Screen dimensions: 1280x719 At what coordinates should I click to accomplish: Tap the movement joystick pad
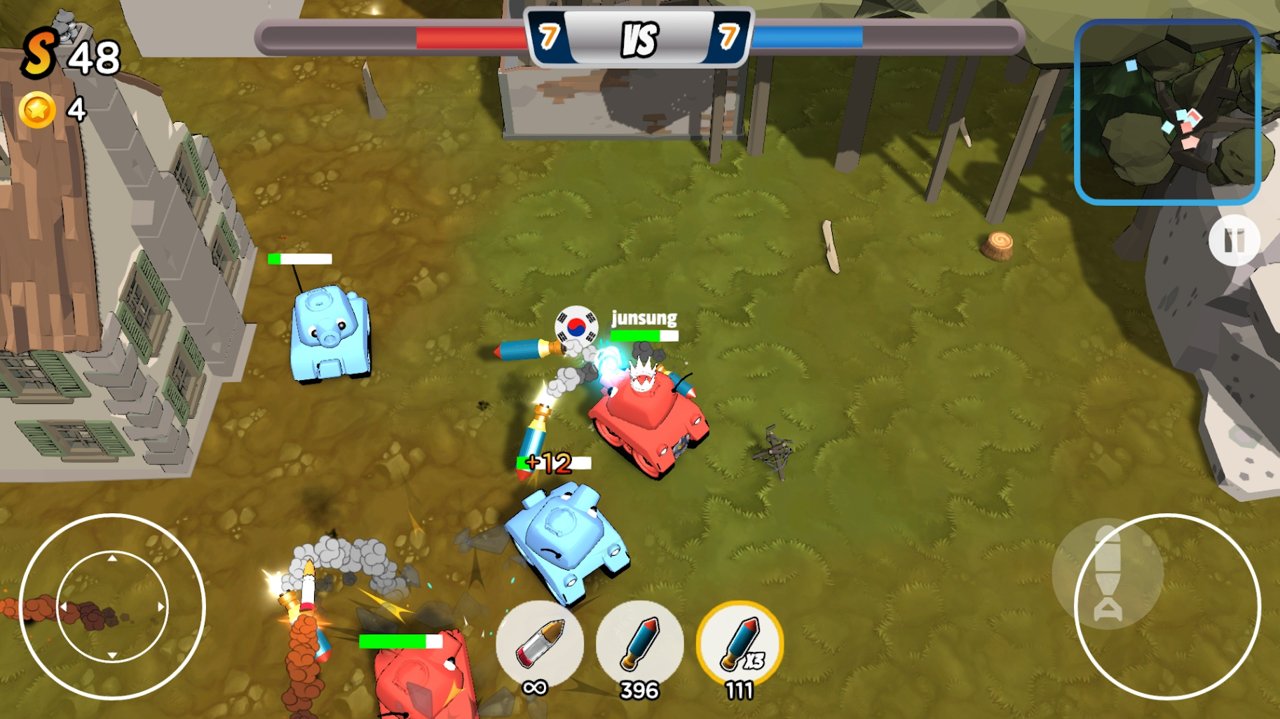pyautogui.click(x=112, y=606)
